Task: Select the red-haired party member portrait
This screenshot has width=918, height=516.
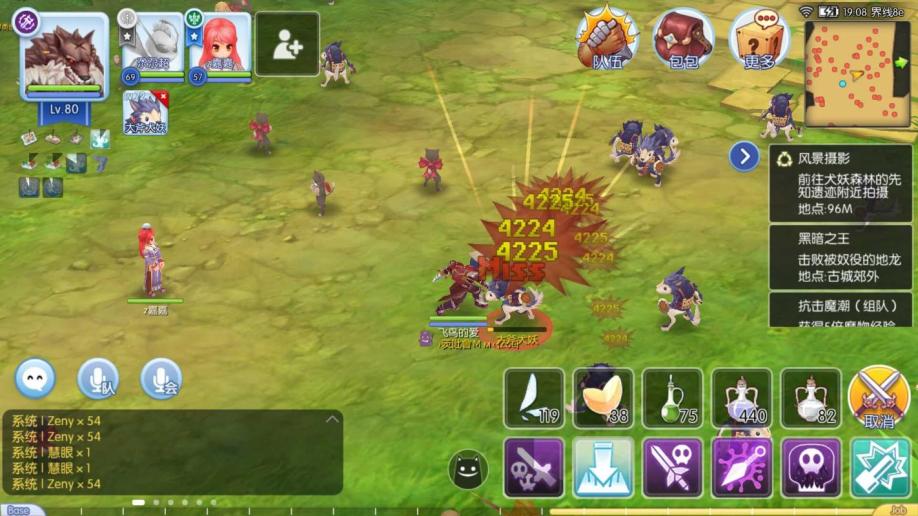Action: [218, 46]
